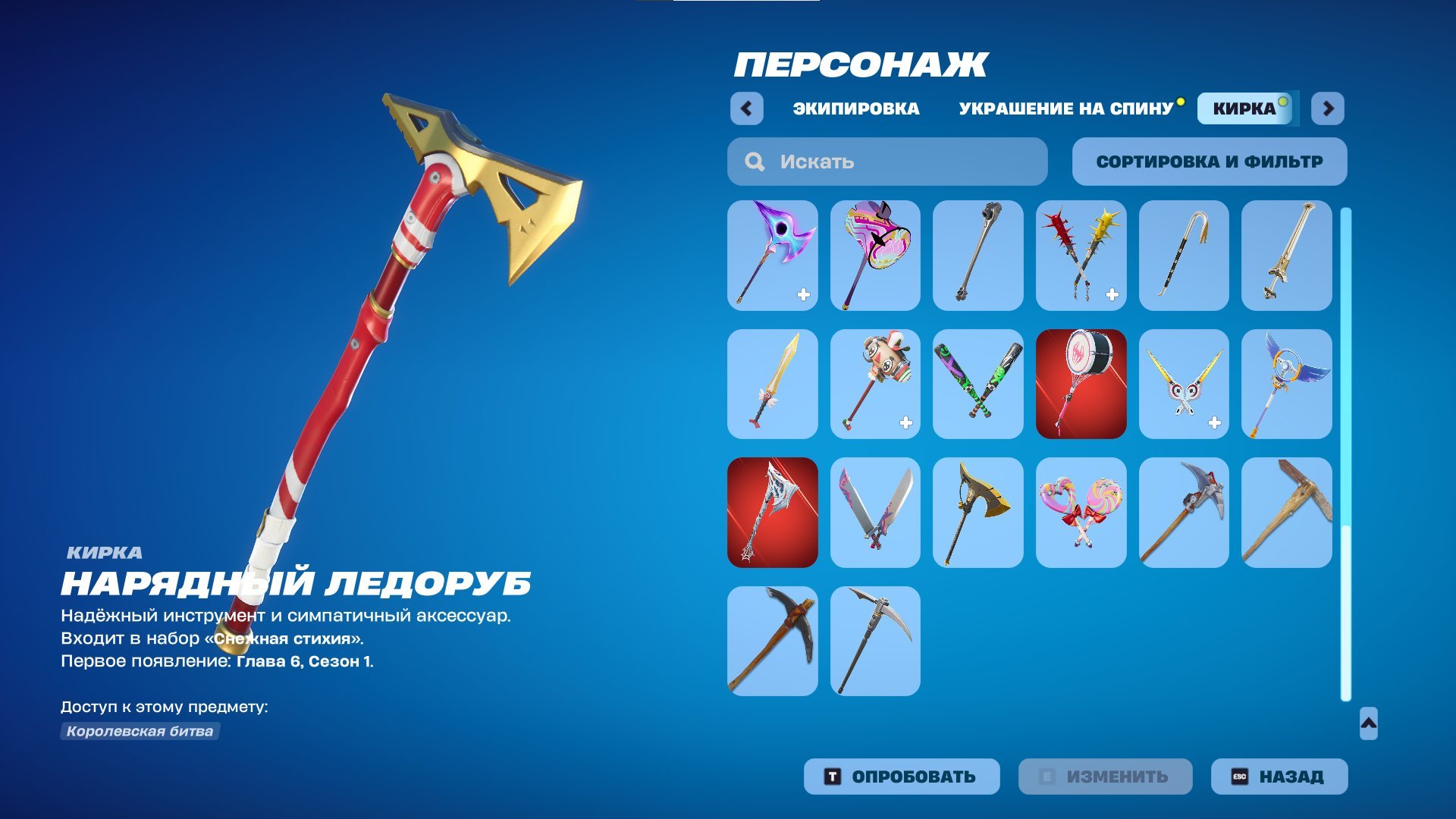The height and width of the screenshot is (819, 1456).
Task: Select the pink heart-shaped pickaxe
Action: point(875,255)
